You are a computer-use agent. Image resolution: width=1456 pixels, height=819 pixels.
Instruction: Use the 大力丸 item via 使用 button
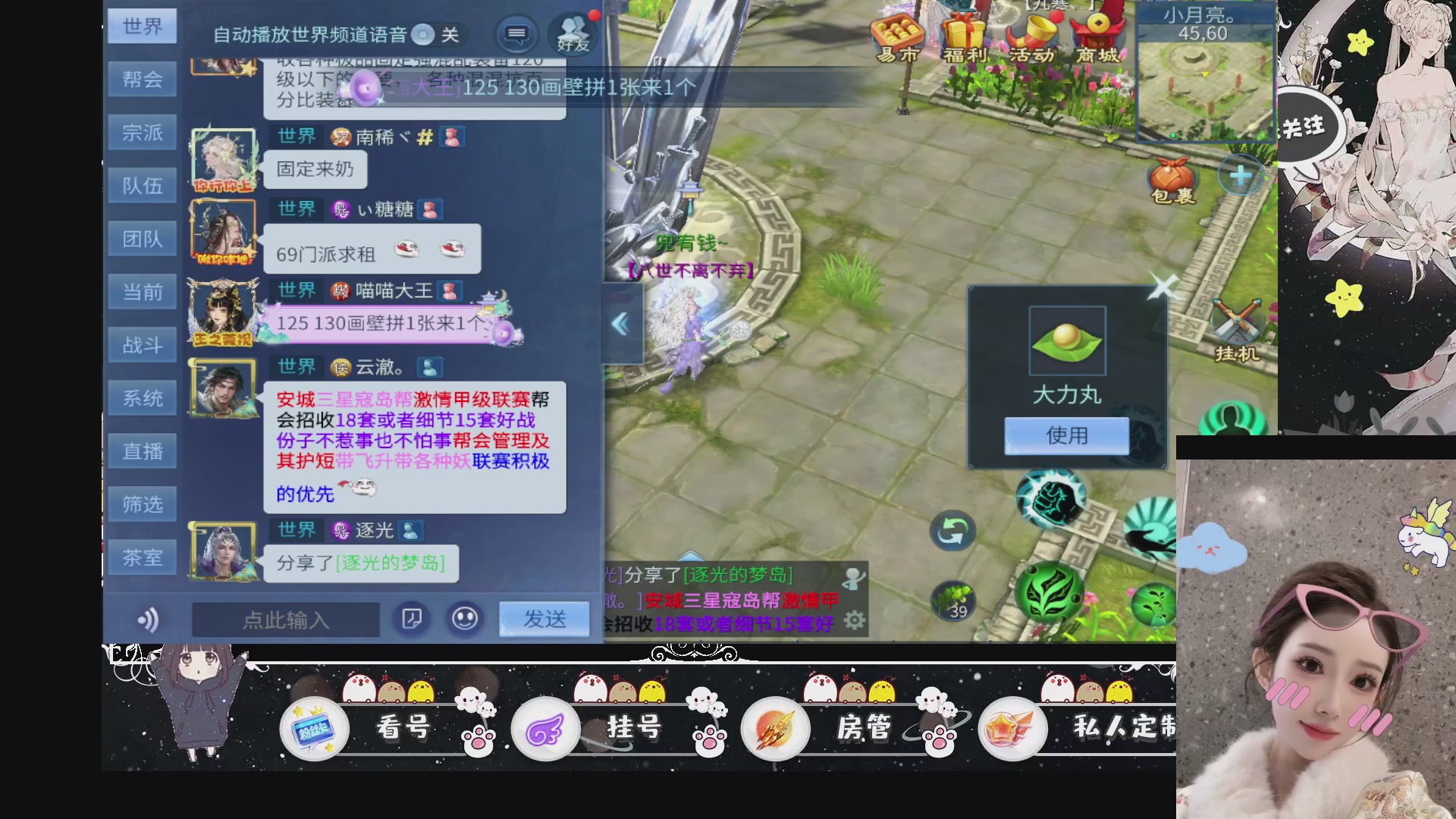(1066, 435)
